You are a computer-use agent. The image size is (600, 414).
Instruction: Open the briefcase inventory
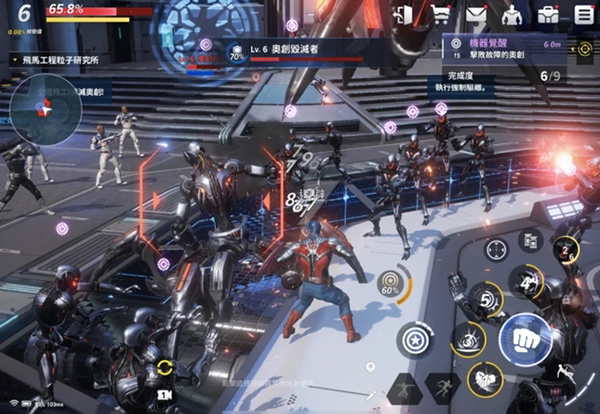tap(548, 14)
